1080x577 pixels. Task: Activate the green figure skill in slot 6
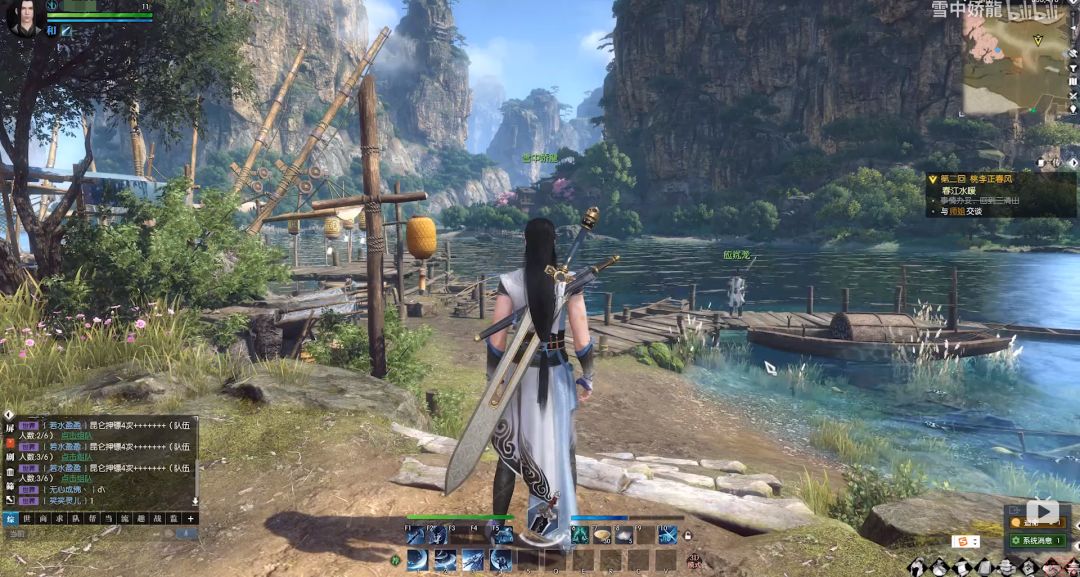point(579,536)
